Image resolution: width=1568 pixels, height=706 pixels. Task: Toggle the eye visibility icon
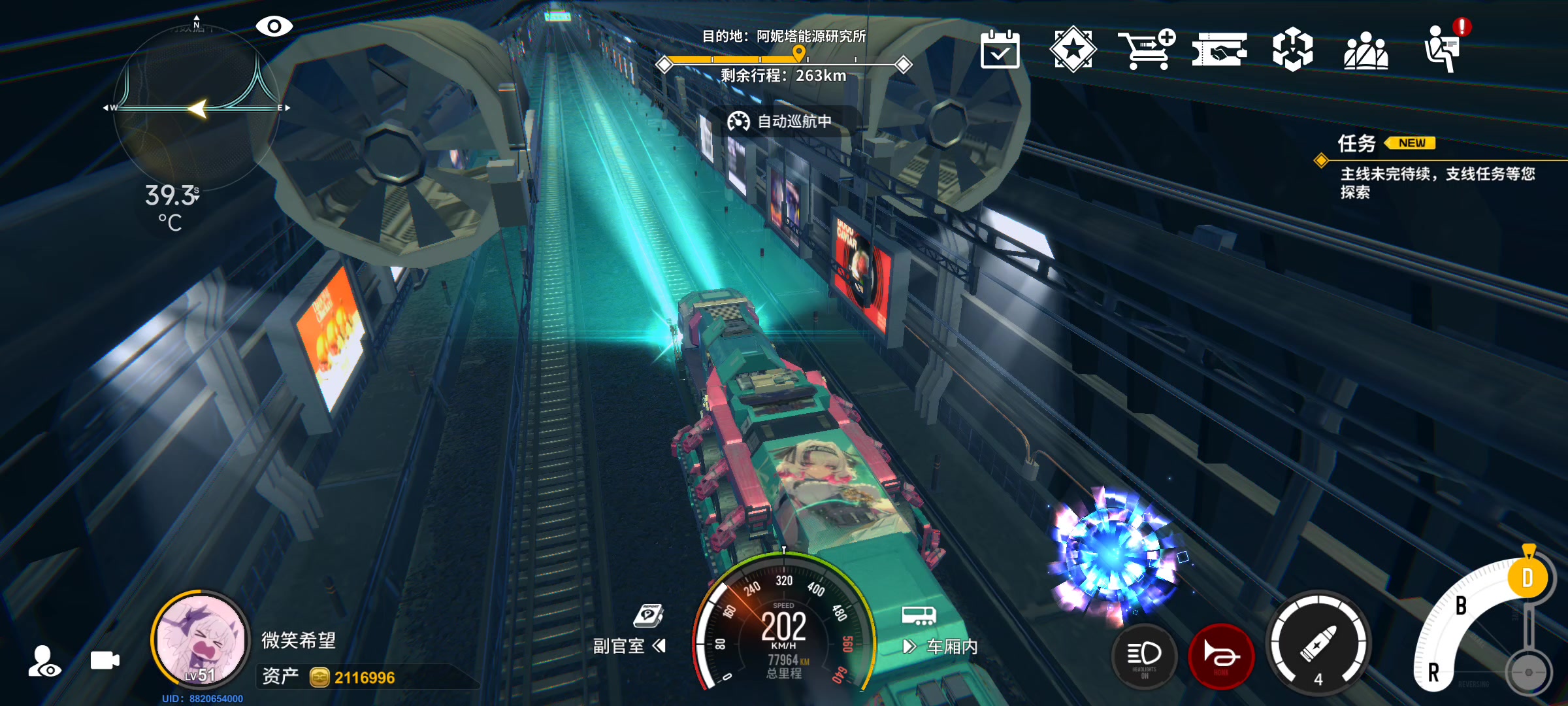tap(274, 26)
